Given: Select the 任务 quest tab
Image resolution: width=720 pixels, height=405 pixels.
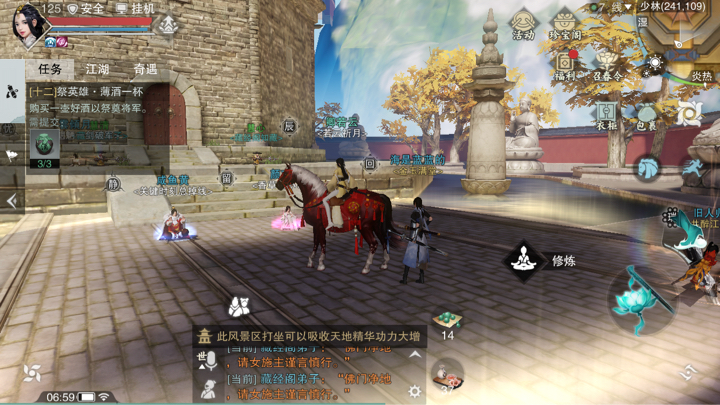Looking at the screenshot, I should (x=50, y=69).
